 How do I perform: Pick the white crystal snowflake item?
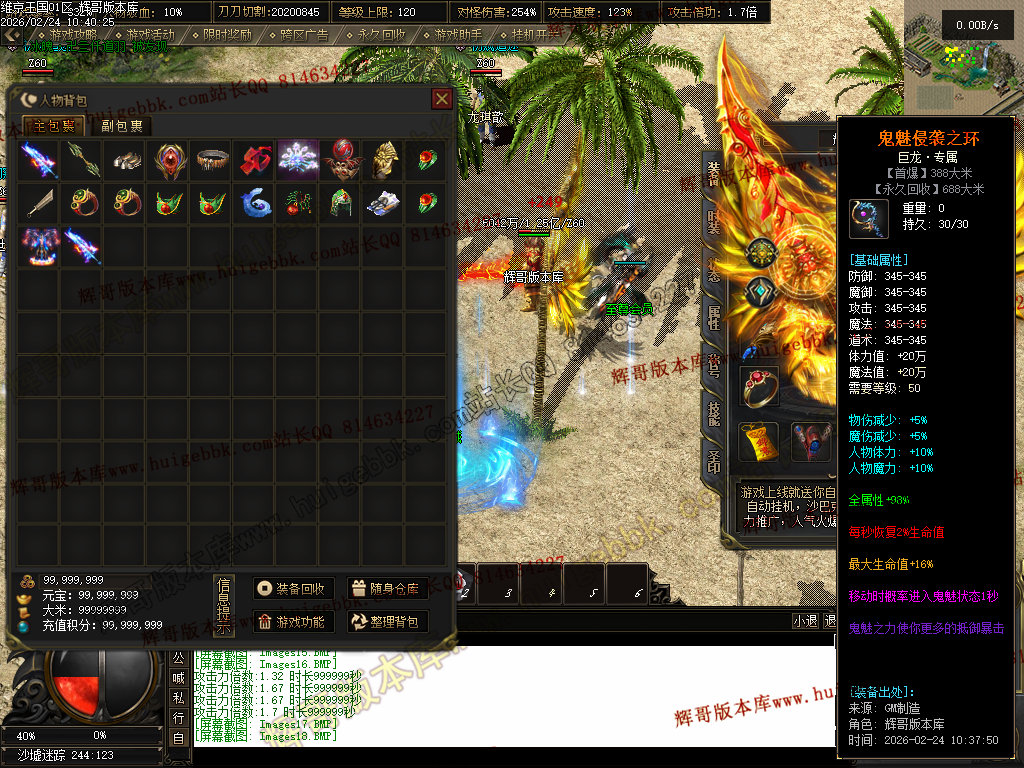click(x=297, y=159)
